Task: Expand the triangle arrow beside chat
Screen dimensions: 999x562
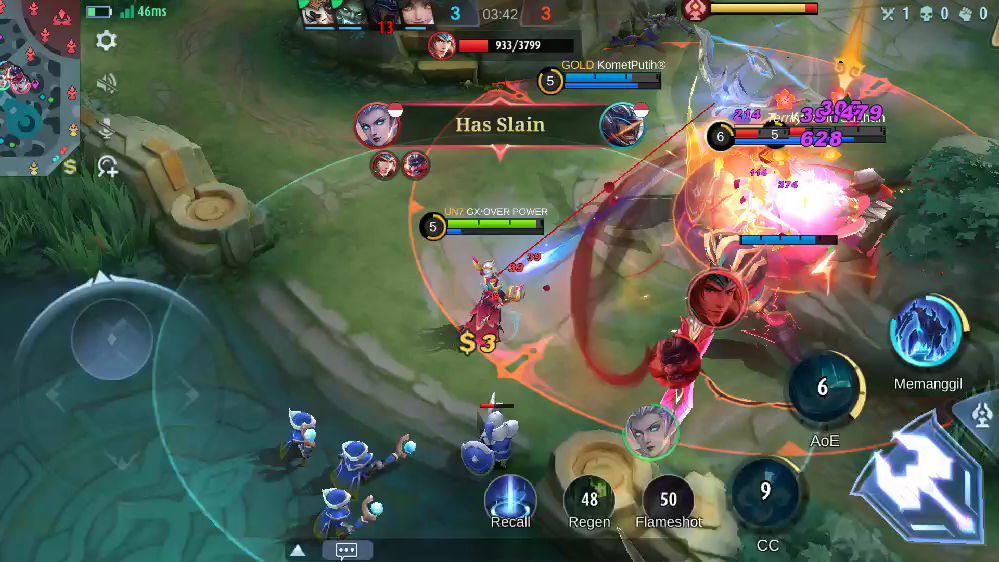Action: (298, 550)
